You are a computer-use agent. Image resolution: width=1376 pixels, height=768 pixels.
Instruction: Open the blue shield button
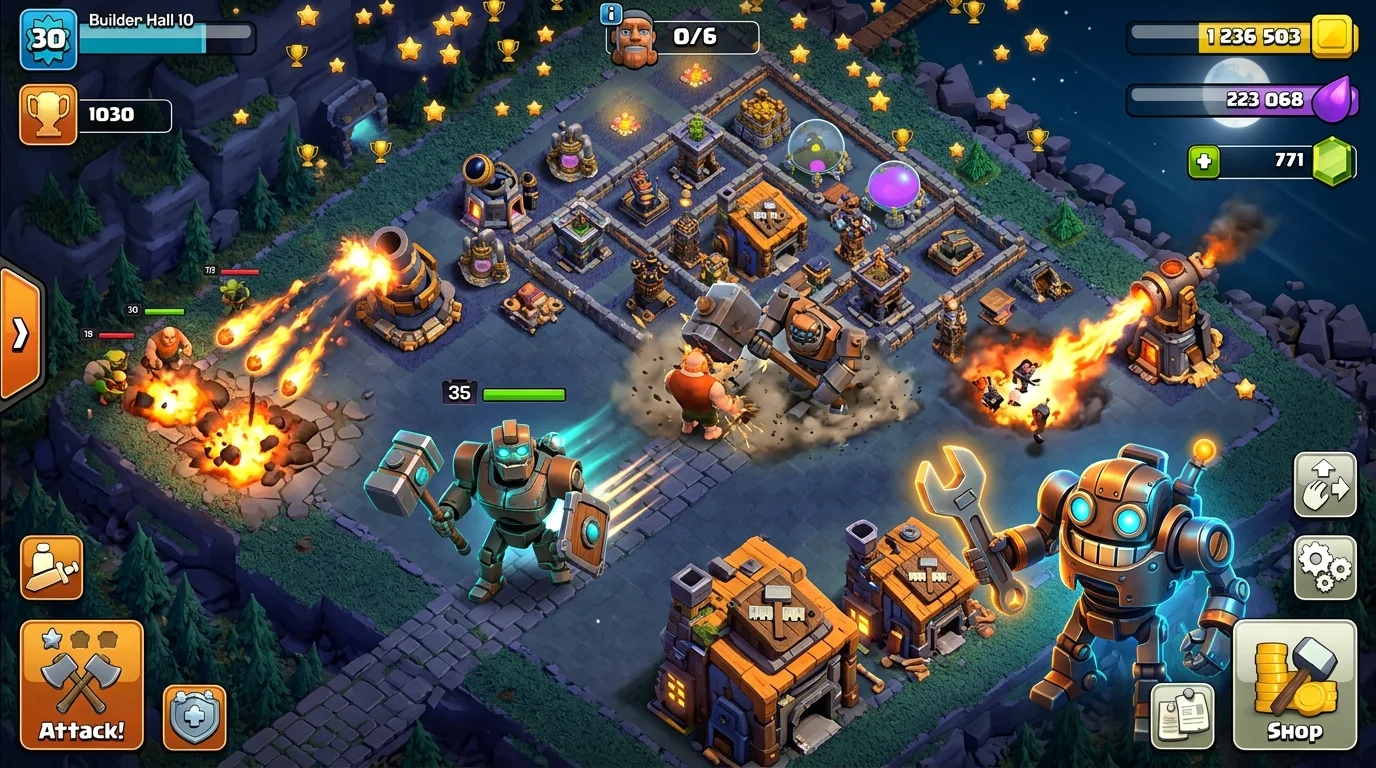(x=194, y=717)
